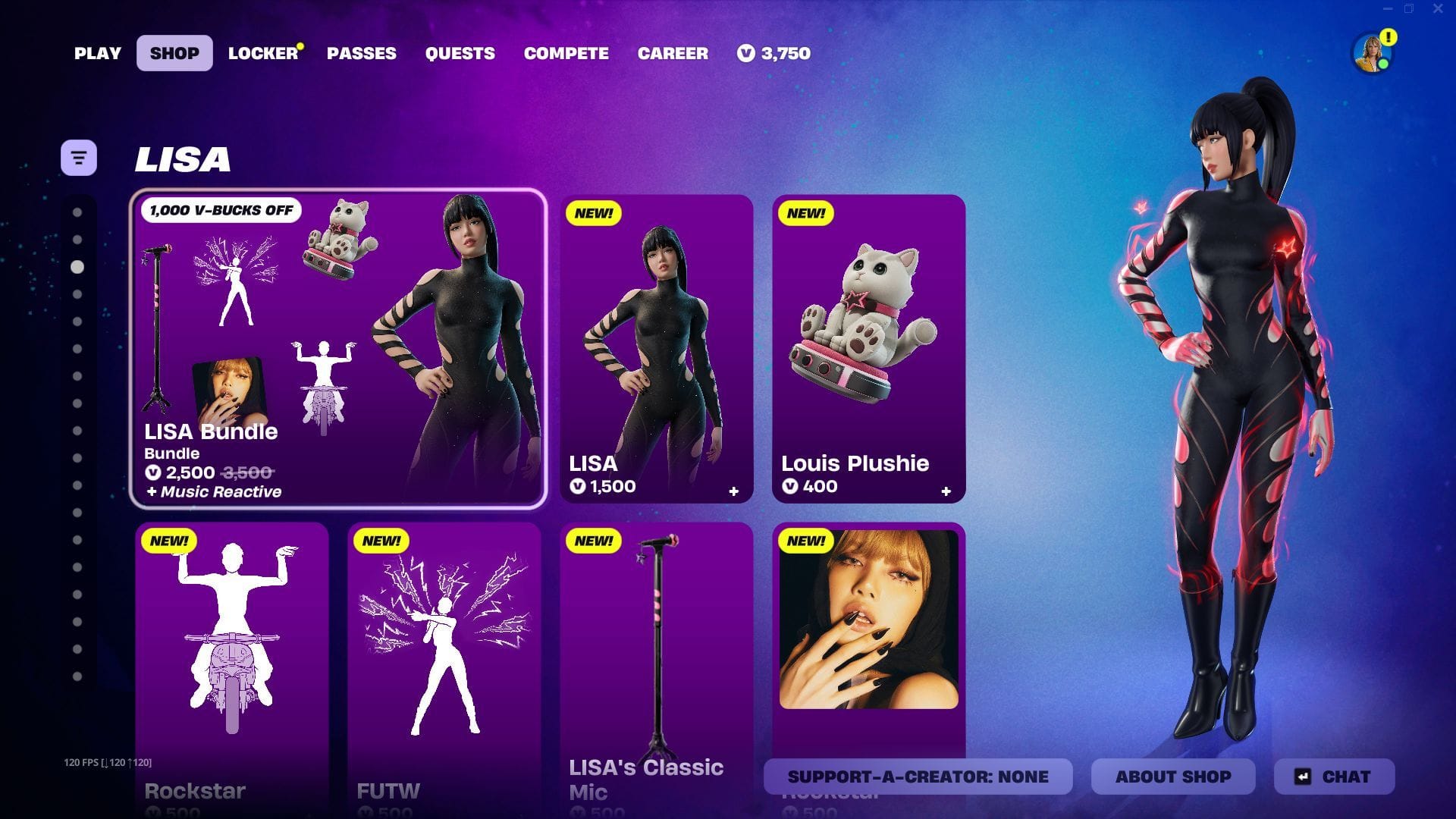The image size is (1456, 819).
Task: Go to the PLAY tab
Action: 97,53
